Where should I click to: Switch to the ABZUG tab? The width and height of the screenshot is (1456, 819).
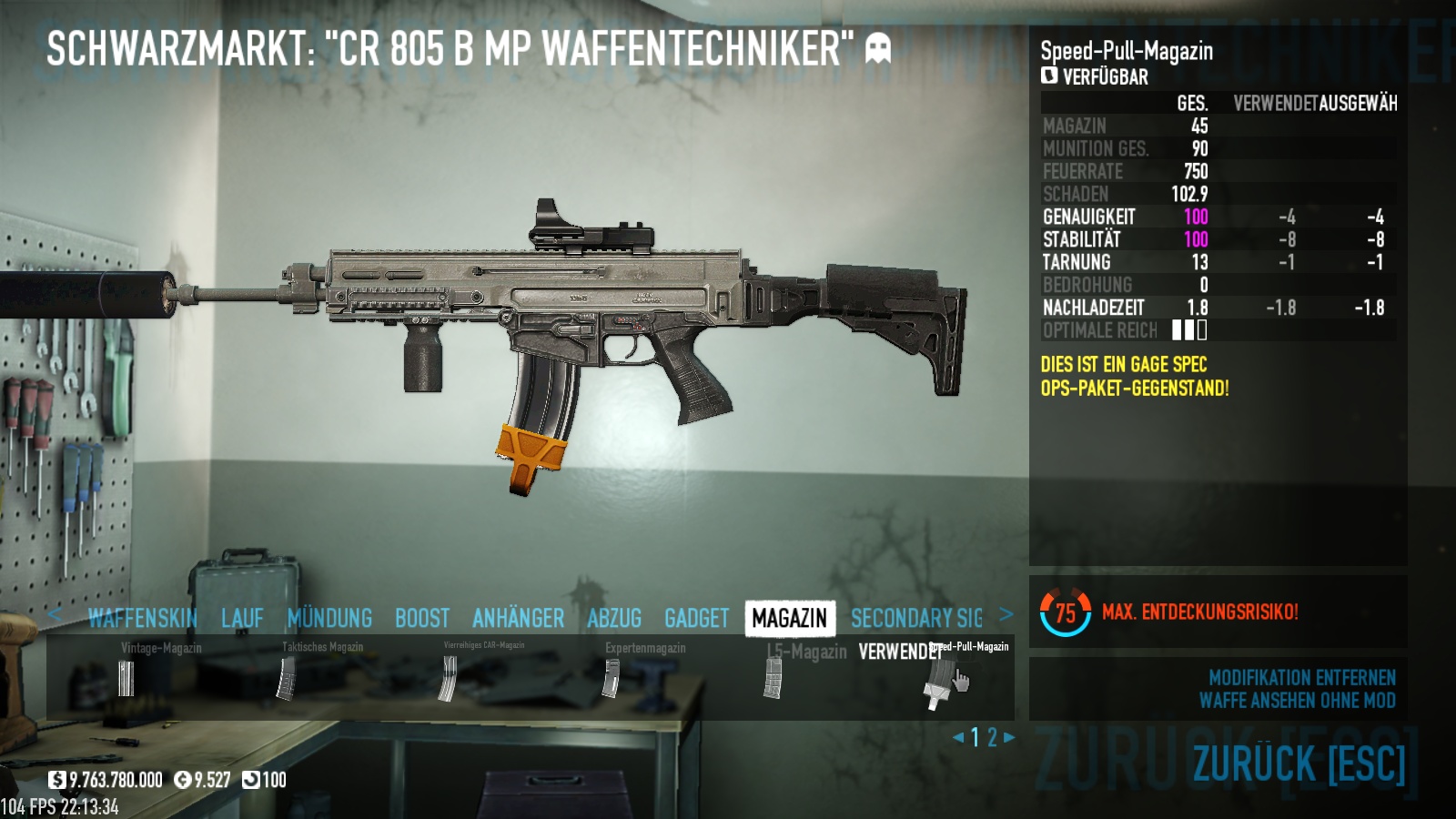click(614, 619)
